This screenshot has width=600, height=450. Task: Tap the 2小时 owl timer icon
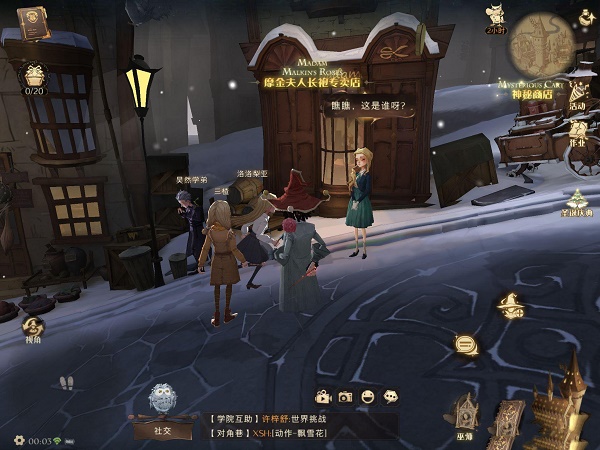[x=494, y=16]
